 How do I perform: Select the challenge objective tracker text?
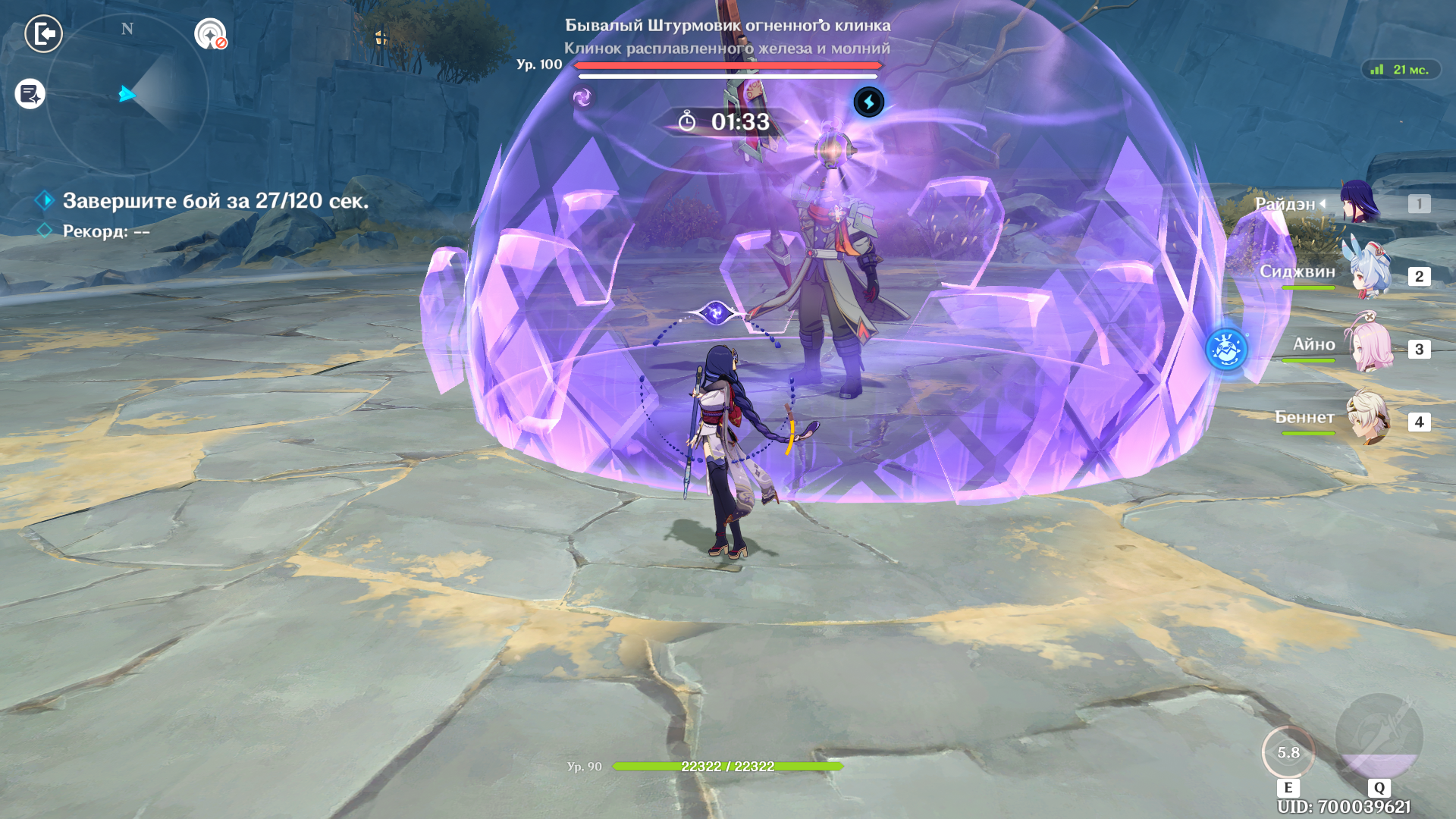pyautogui.click(x=215, y=201)
